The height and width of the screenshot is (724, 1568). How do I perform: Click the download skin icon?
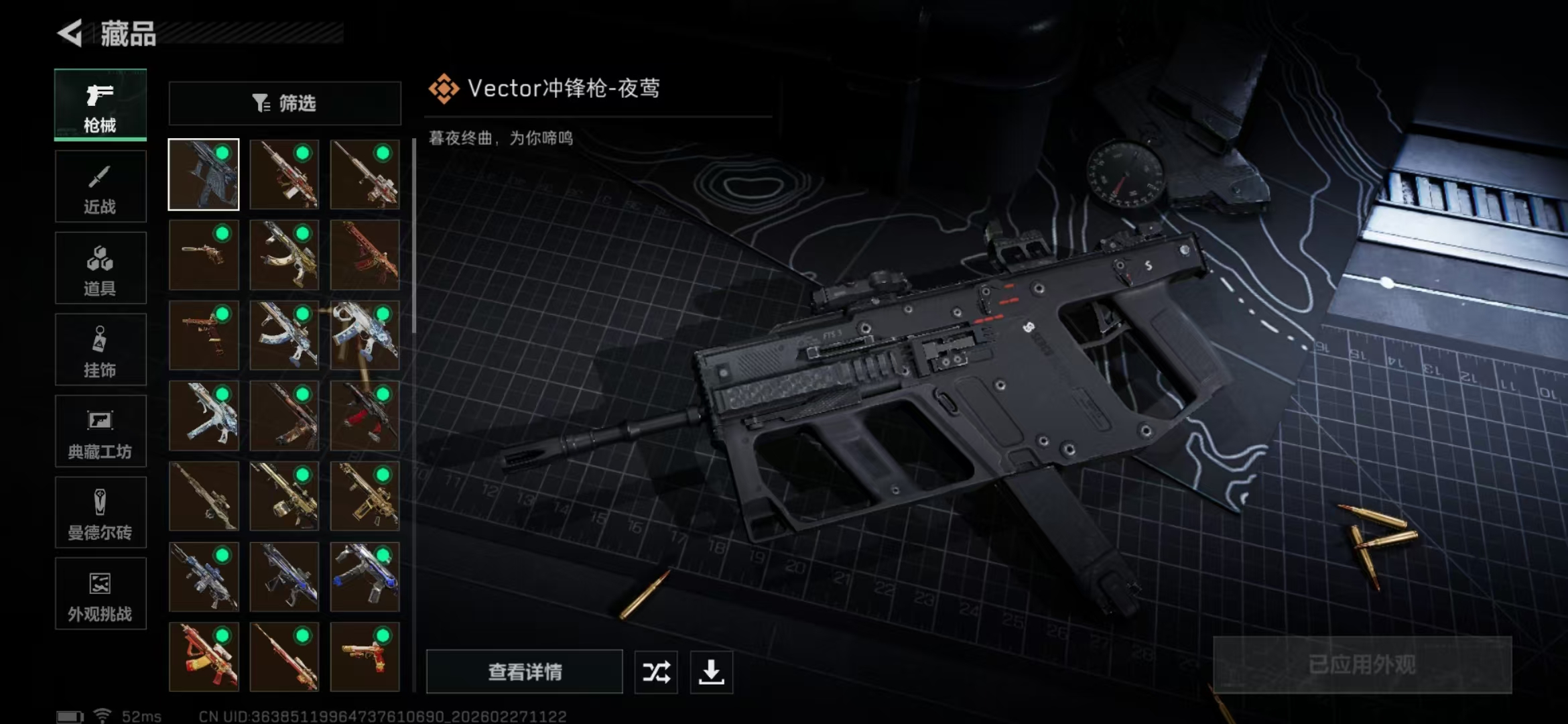[x=711, y=672]
